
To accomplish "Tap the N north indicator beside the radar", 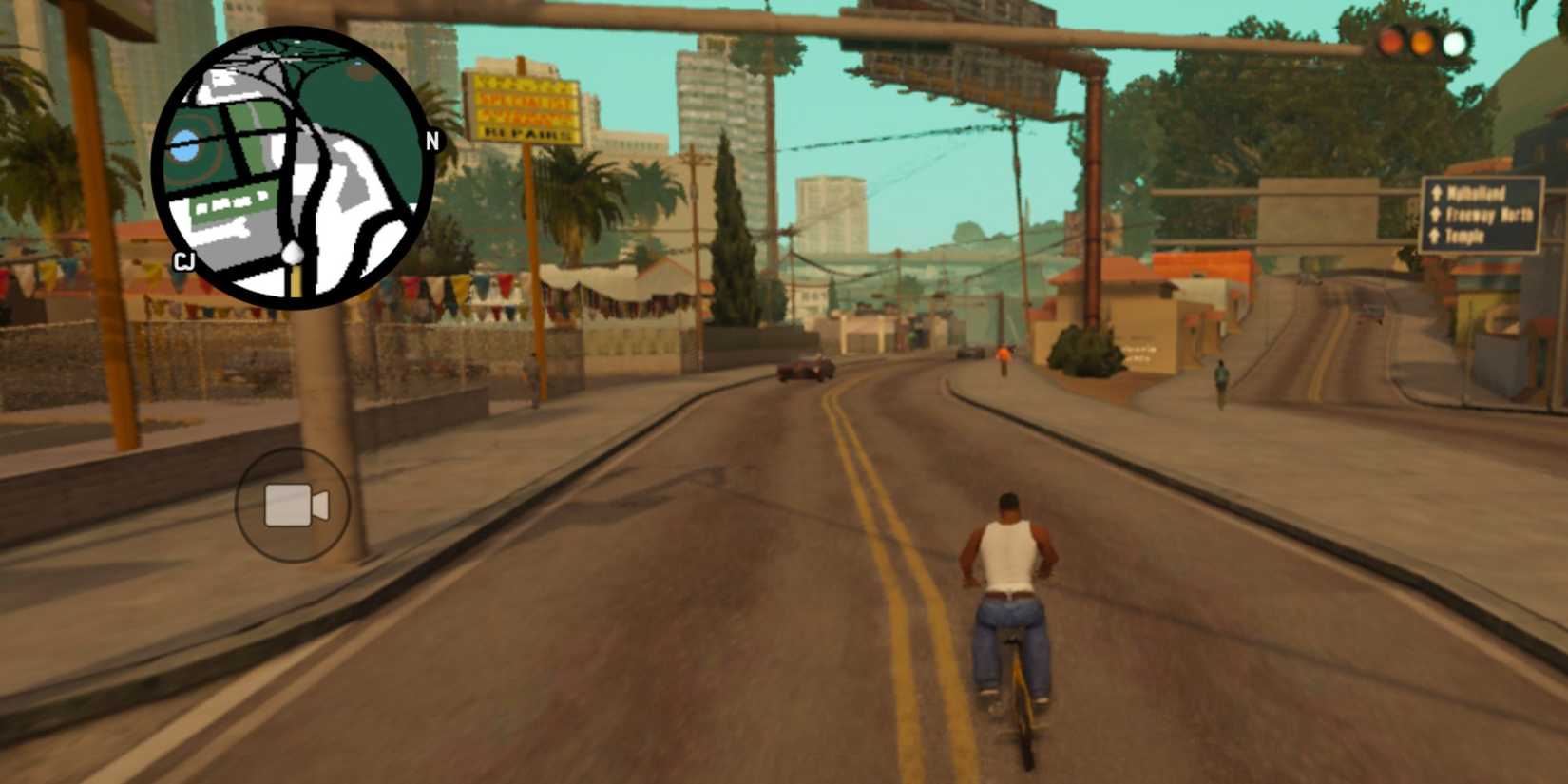I will click(432, 140).
